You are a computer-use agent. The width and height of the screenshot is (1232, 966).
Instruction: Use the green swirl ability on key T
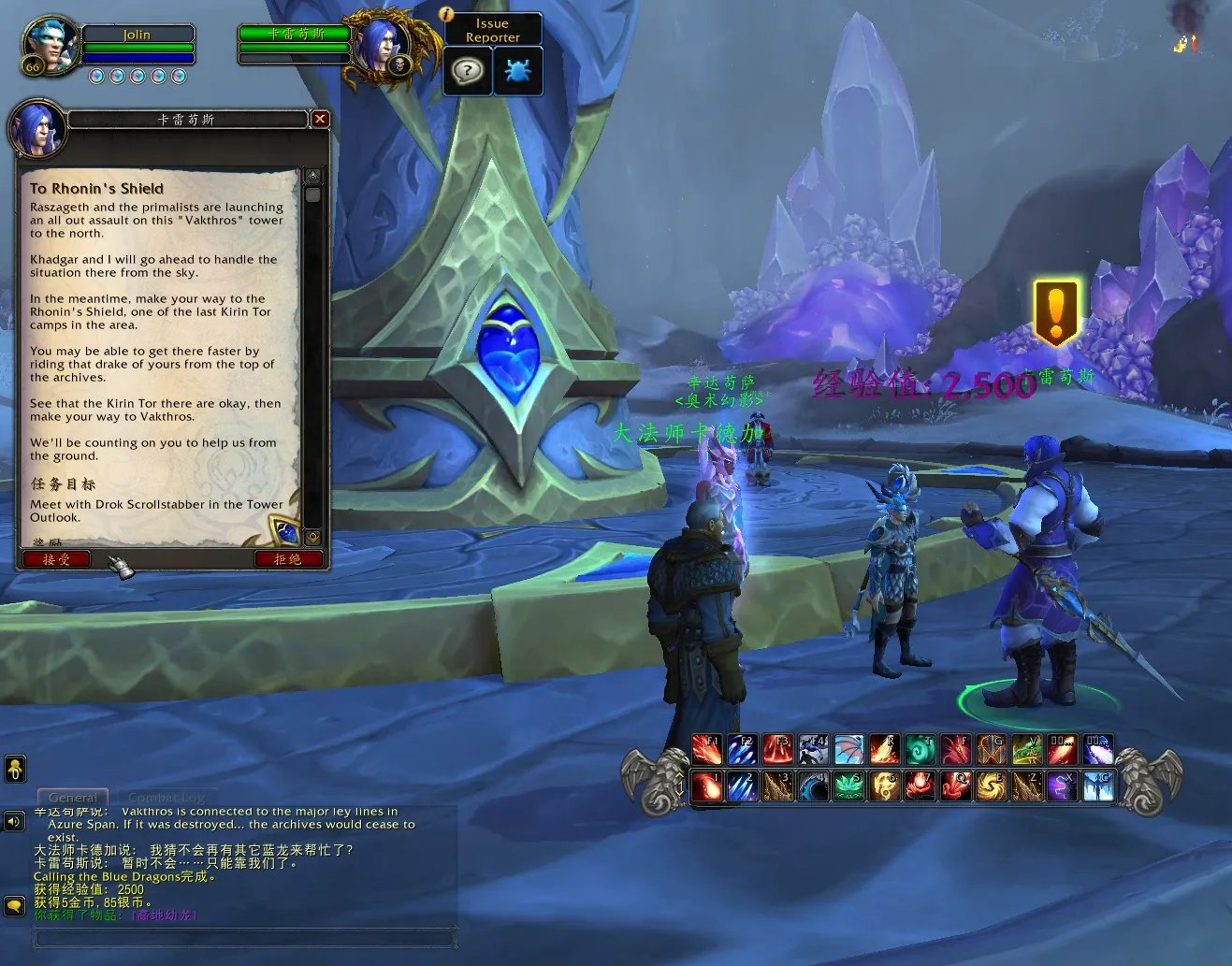920,749
